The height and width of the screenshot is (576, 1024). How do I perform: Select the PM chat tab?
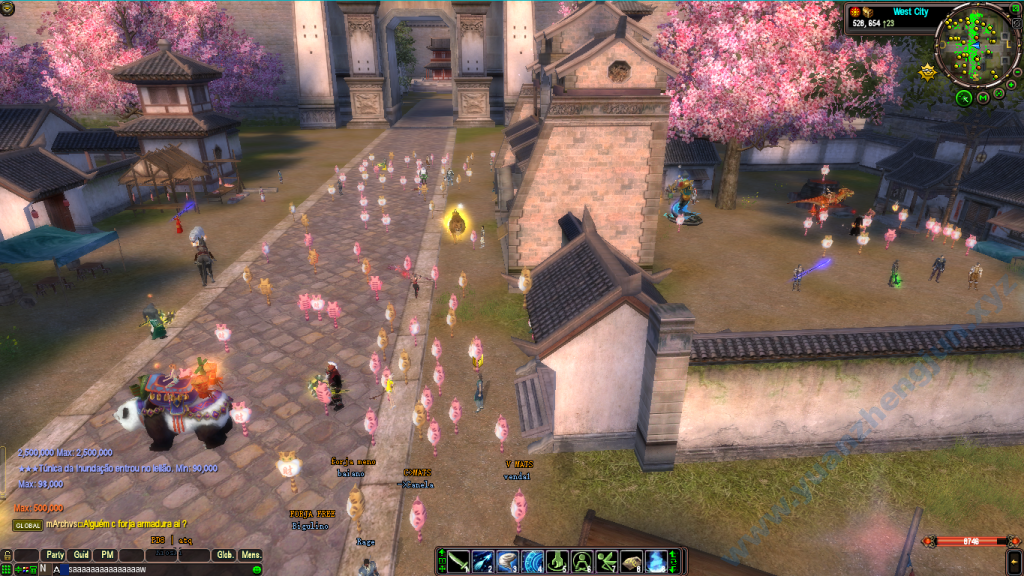[x=106, y=555]
